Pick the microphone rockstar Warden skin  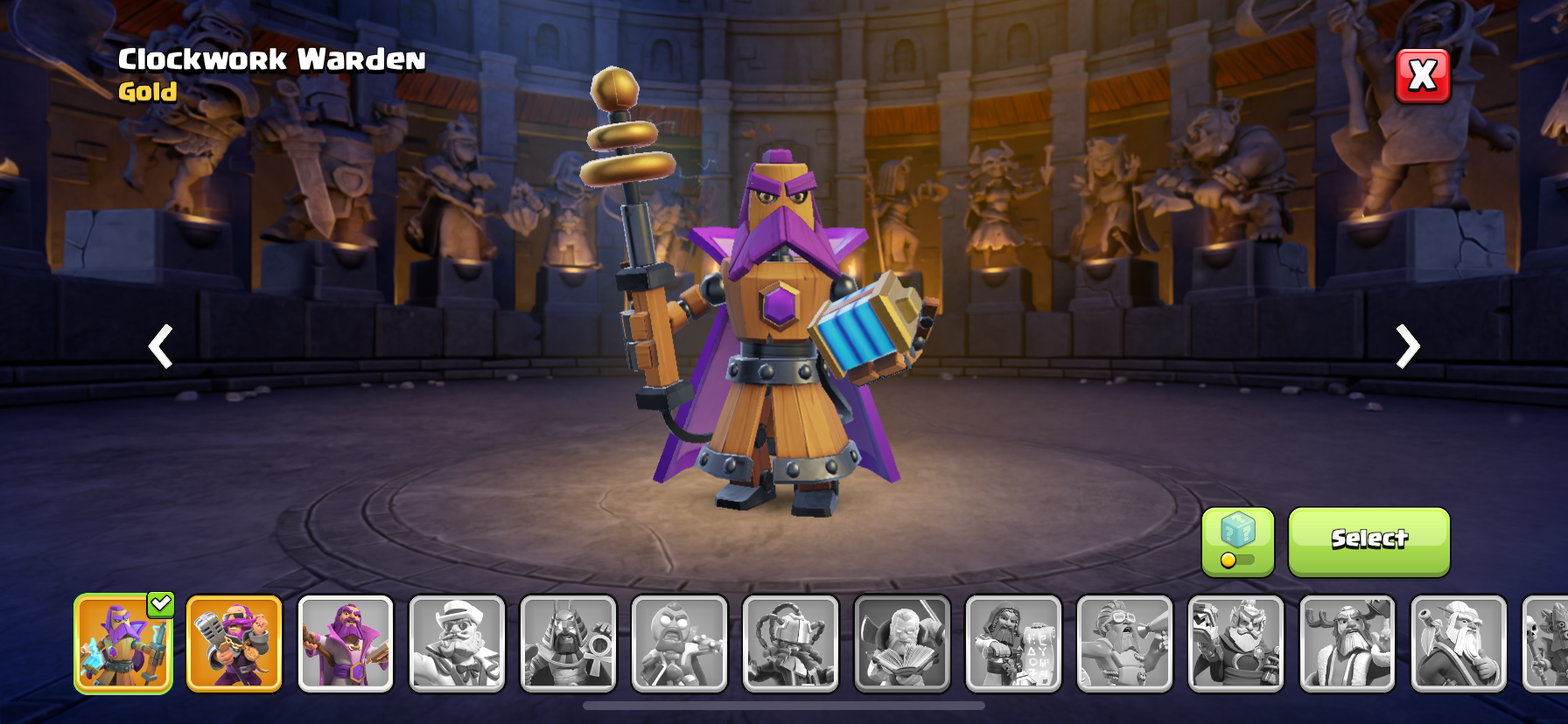[234, 644]
